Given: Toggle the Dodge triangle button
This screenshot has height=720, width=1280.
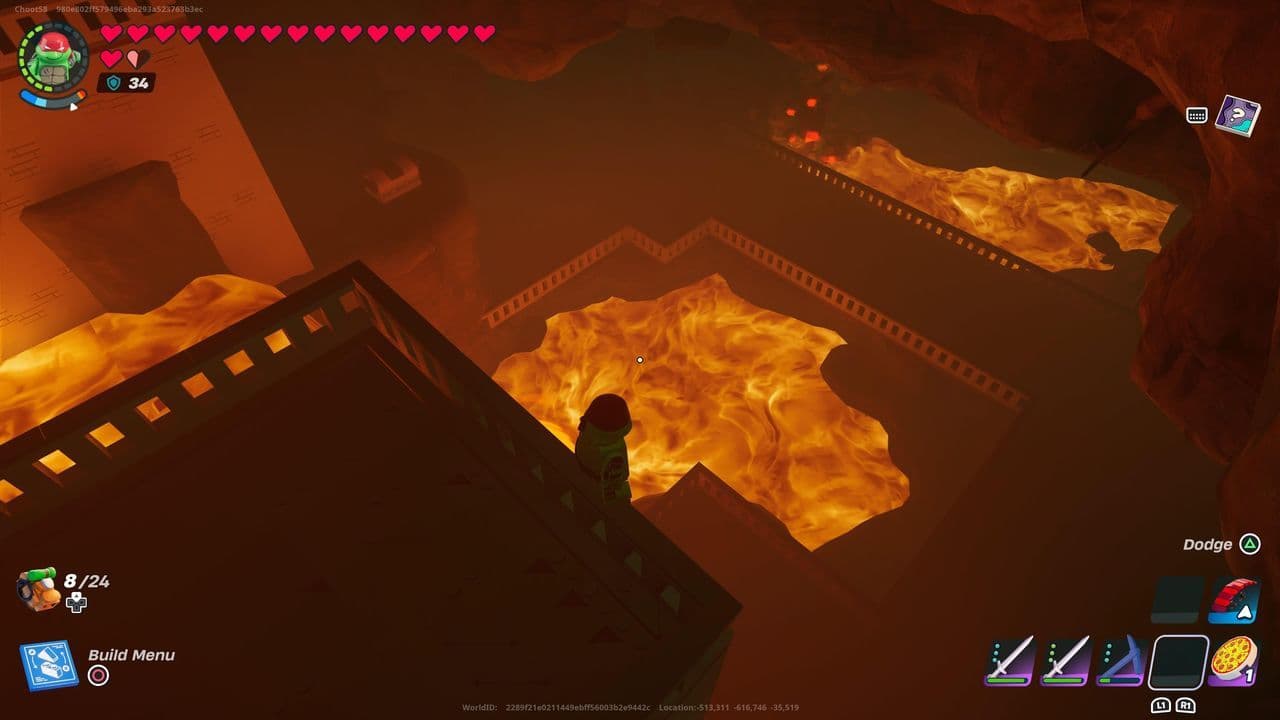Looking at the screenshot, I should (1250, 545).
